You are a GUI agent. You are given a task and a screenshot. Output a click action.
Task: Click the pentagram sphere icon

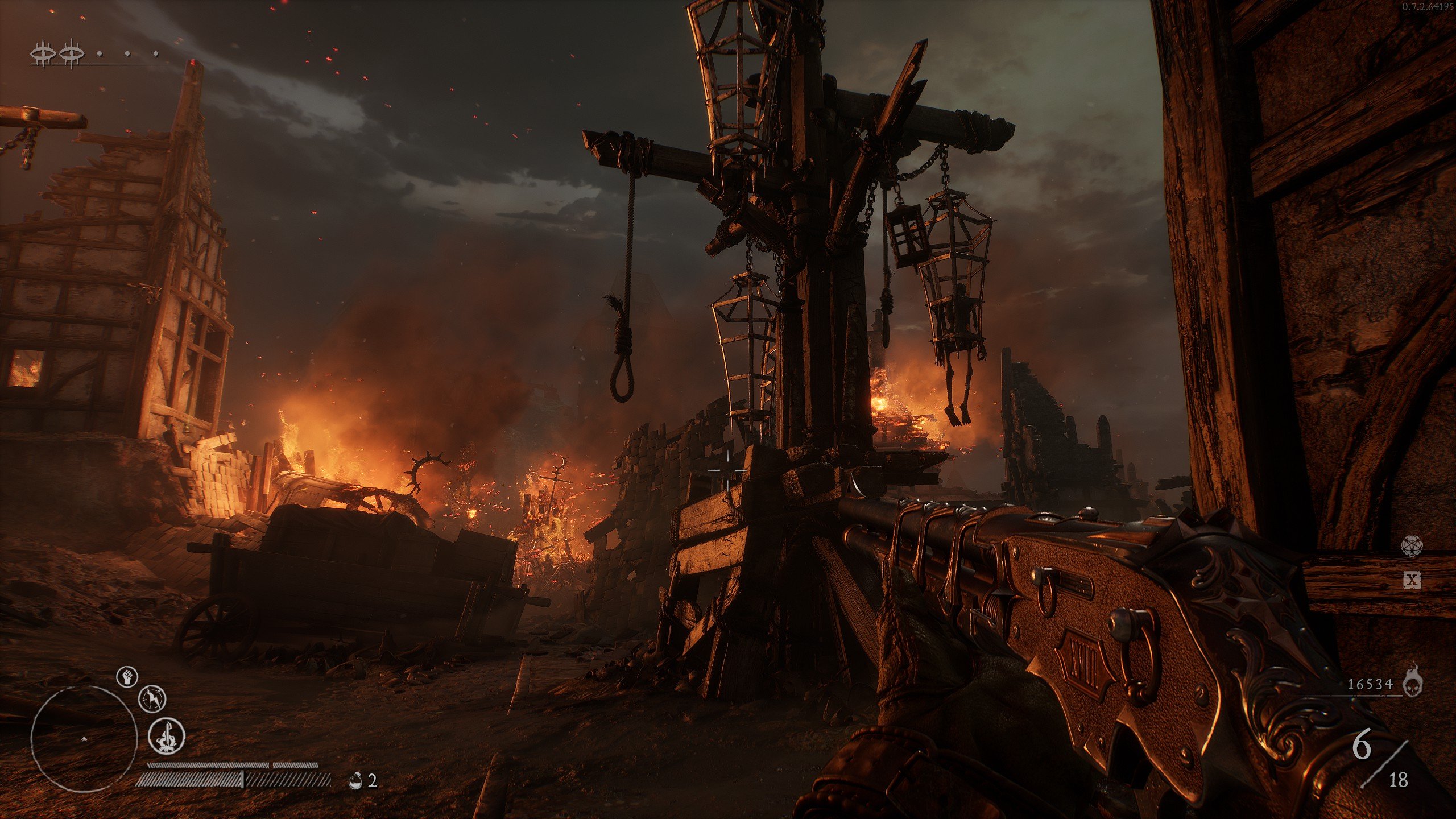(1412, 546)
